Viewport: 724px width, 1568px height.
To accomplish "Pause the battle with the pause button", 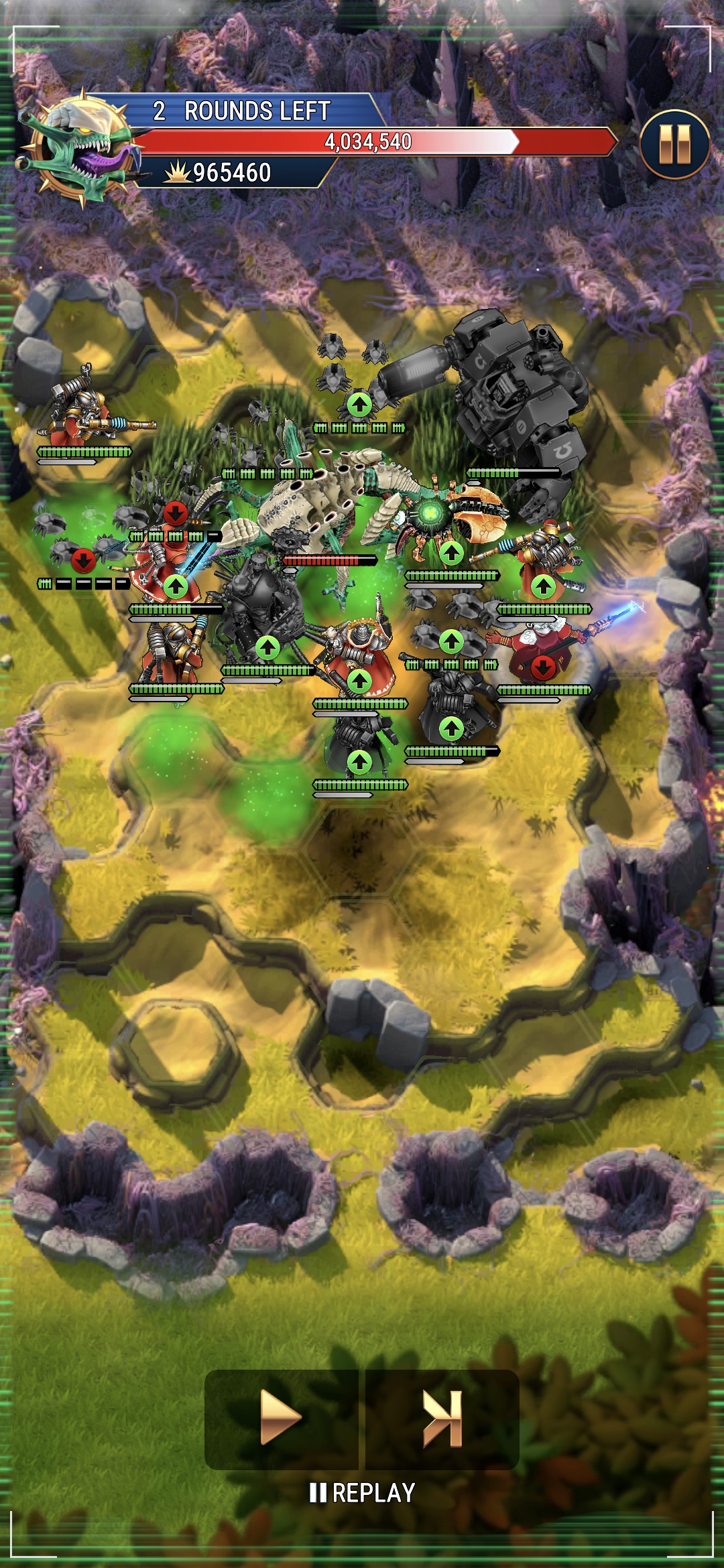I will coord(674,144).
